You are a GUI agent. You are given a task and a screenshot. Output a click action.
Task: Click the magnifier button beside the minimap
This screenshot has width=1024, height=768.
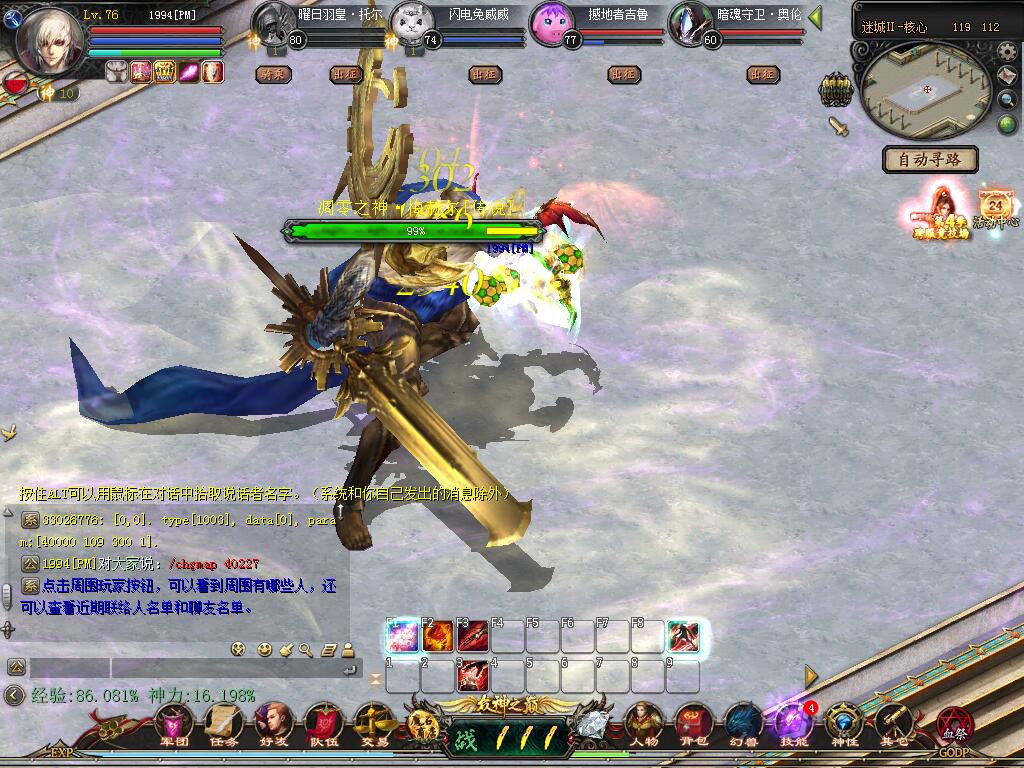point(1007,99)
